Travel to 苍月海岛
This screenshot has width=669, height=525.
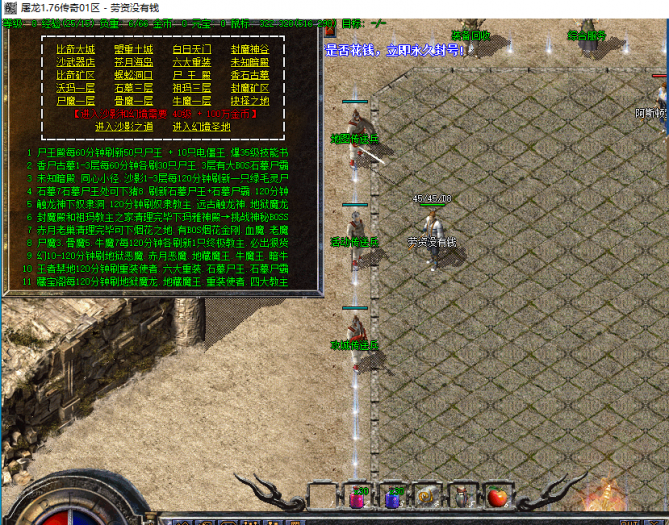pos(133,61)
